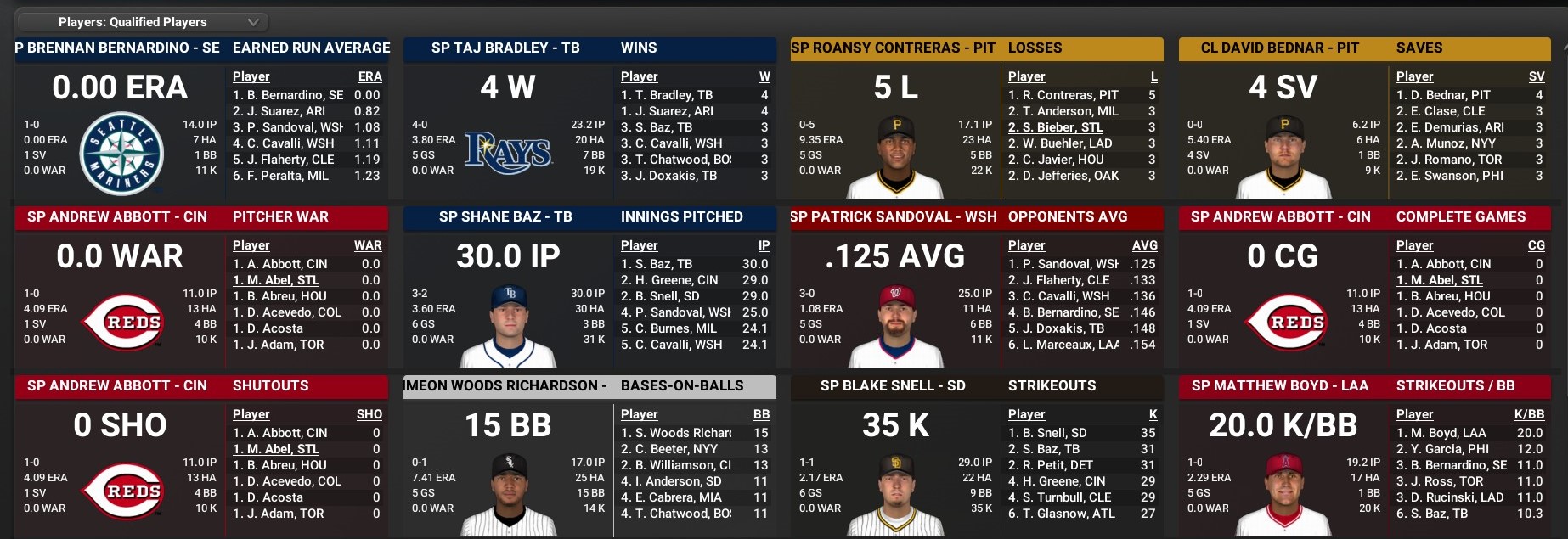Select E. Clase, CLE in the Saves leaders
This screenshot has height=539, width=1568.
click(x=1441, y=111)
